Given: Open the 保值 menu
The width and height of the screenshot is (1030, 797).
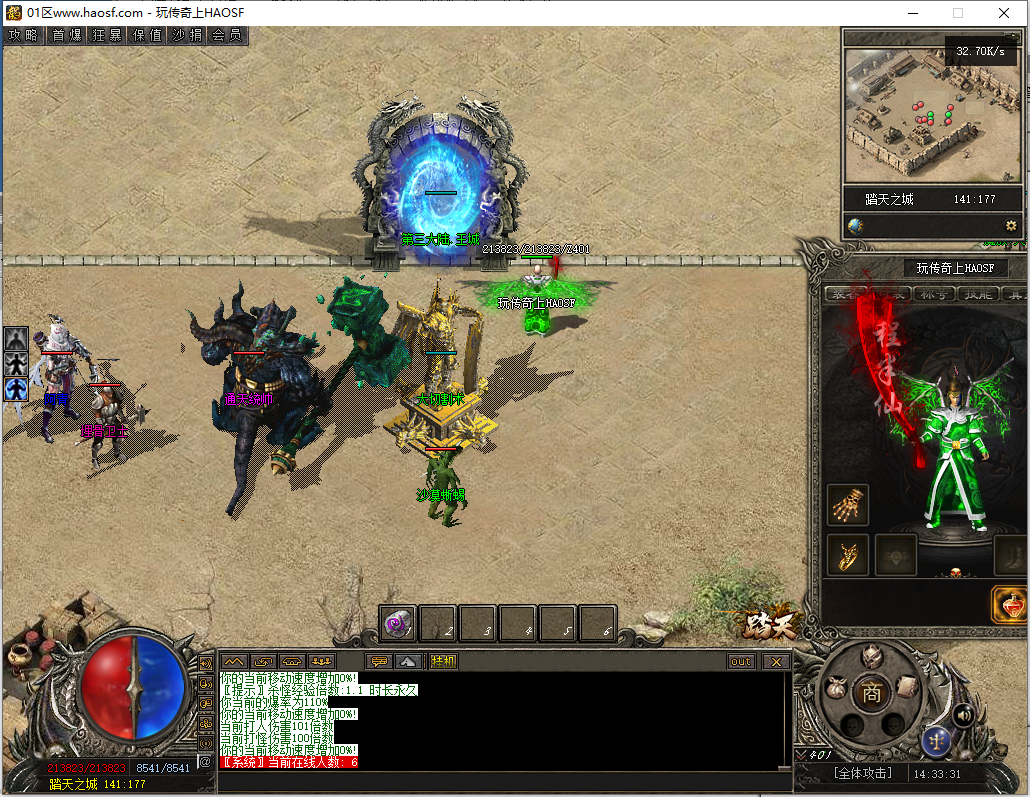Looking at the screenshot, I should click(147, 35).
